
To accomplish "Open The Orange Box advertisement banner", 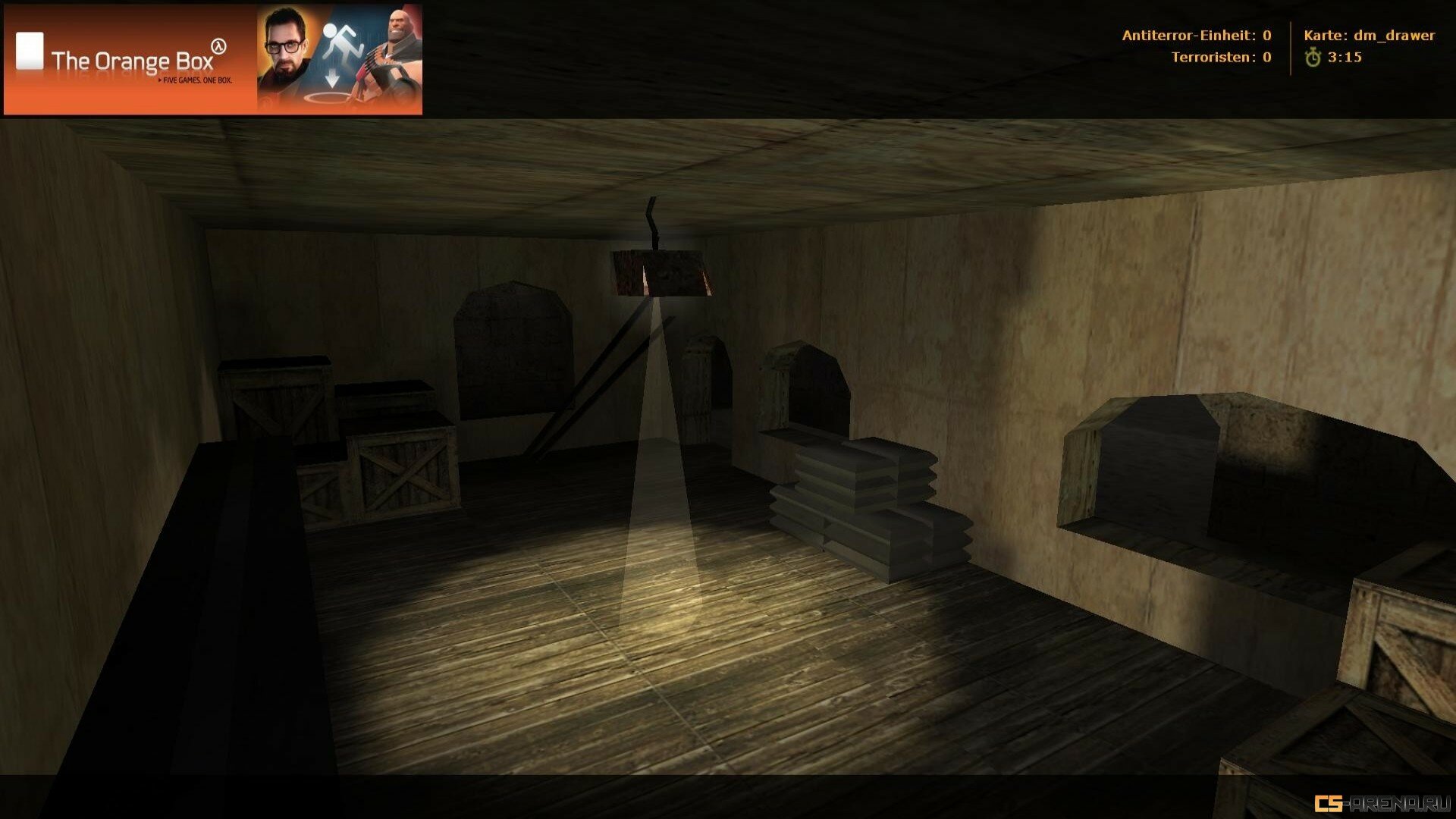I will (212, 60).
